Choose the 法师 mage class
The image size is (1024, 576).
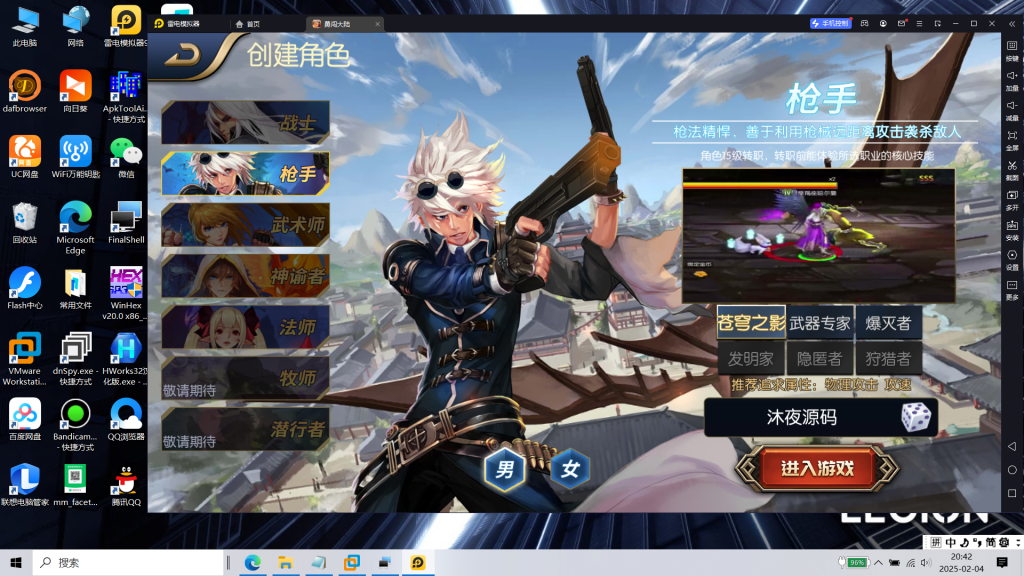tap(246, 327)
